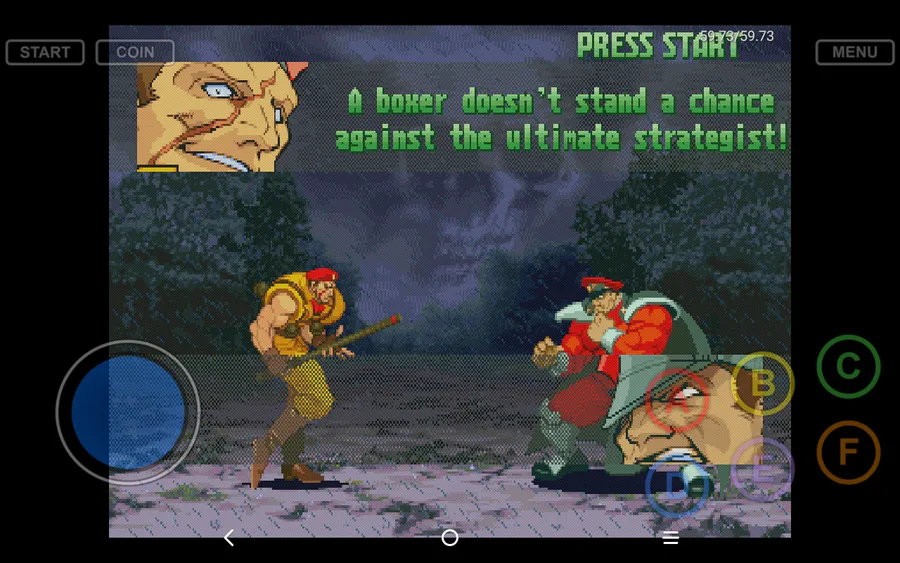Tap the orange F attack button
Screen dimensions: 900x563
(848, 453)
